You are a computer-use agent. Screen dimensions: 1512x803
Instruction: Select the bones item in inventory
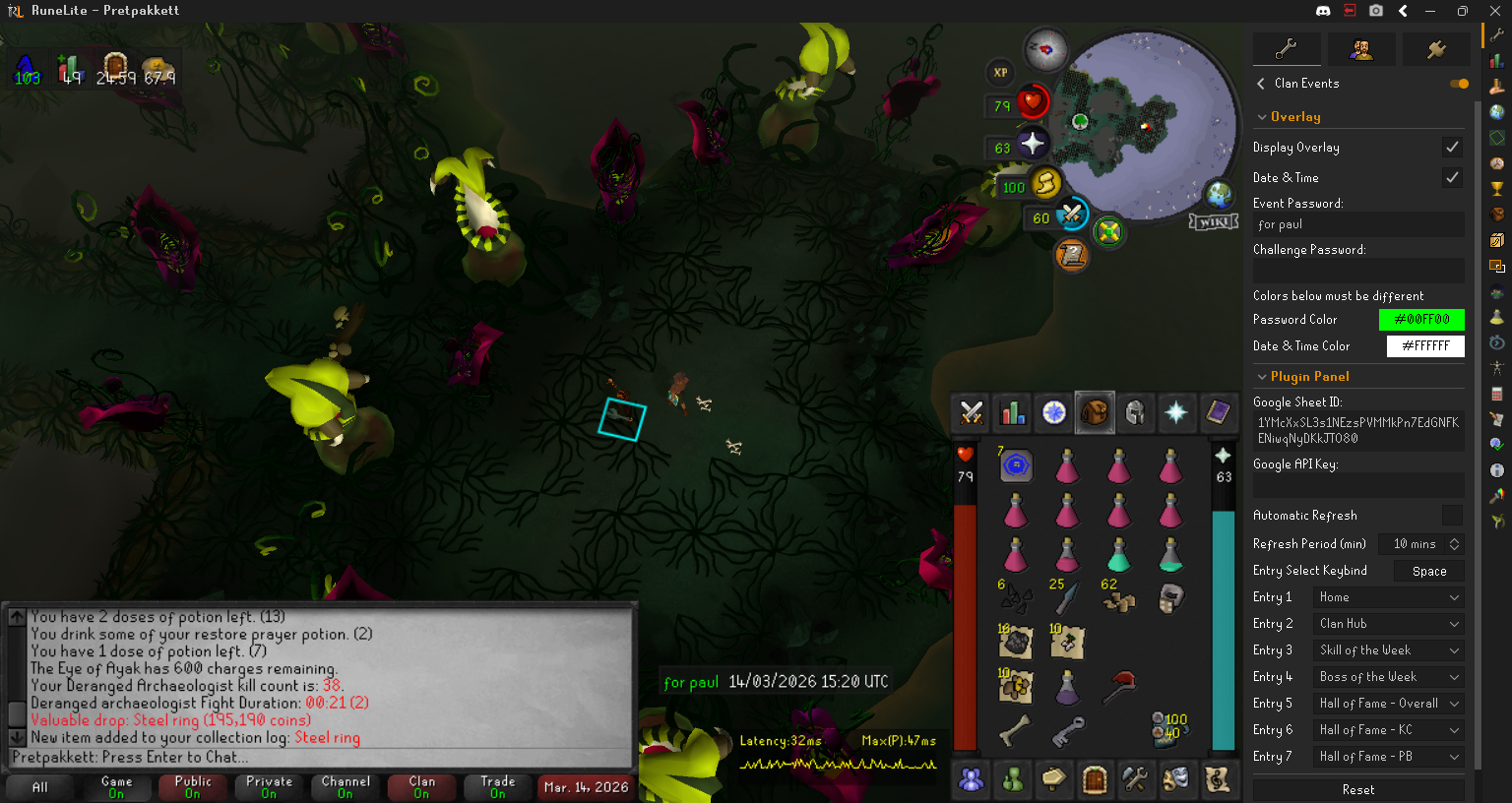pos(1015,731)
